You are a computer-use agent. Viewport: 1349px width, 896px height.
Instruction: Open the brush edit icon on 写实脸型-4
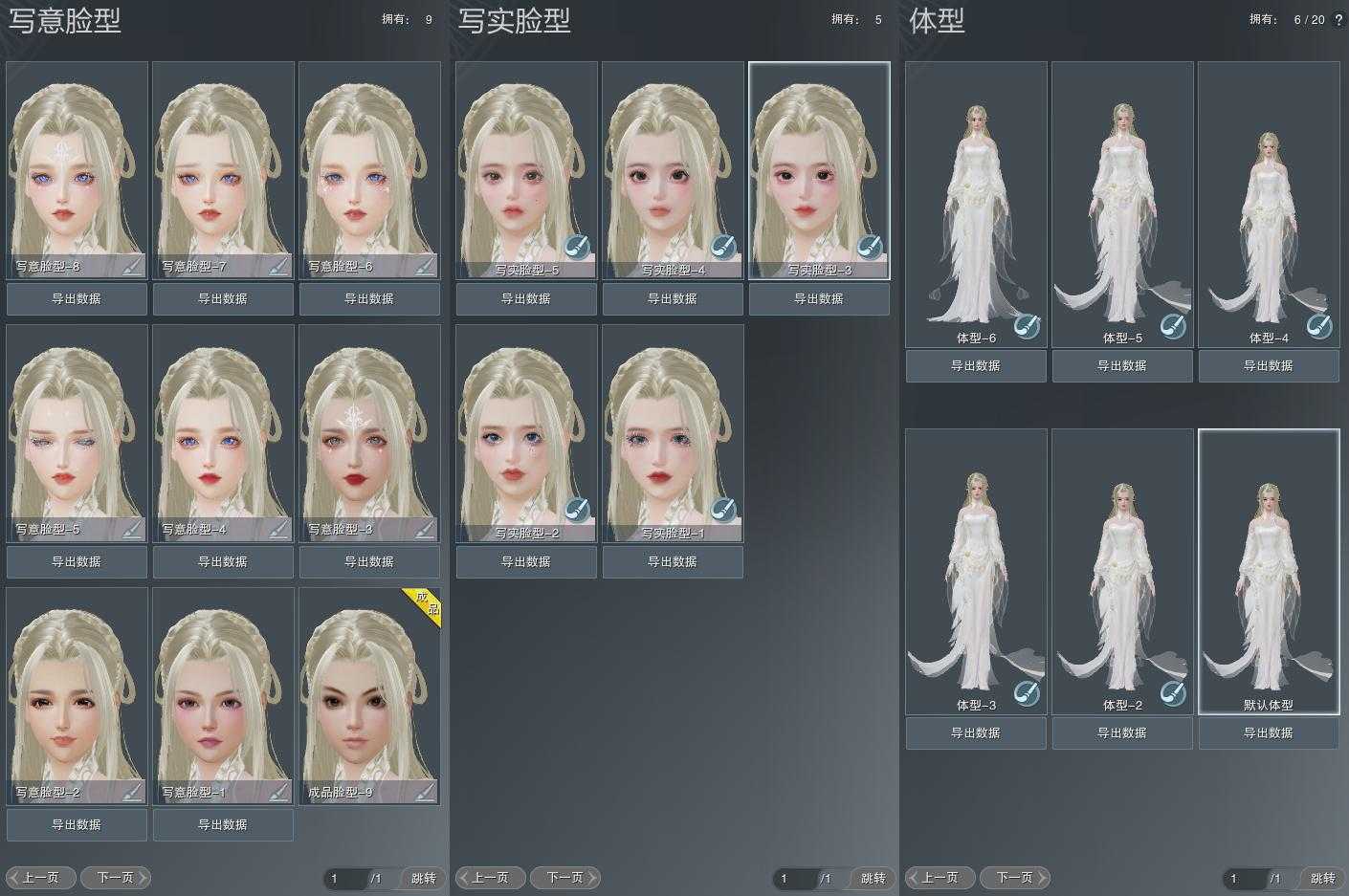[723, 247]
